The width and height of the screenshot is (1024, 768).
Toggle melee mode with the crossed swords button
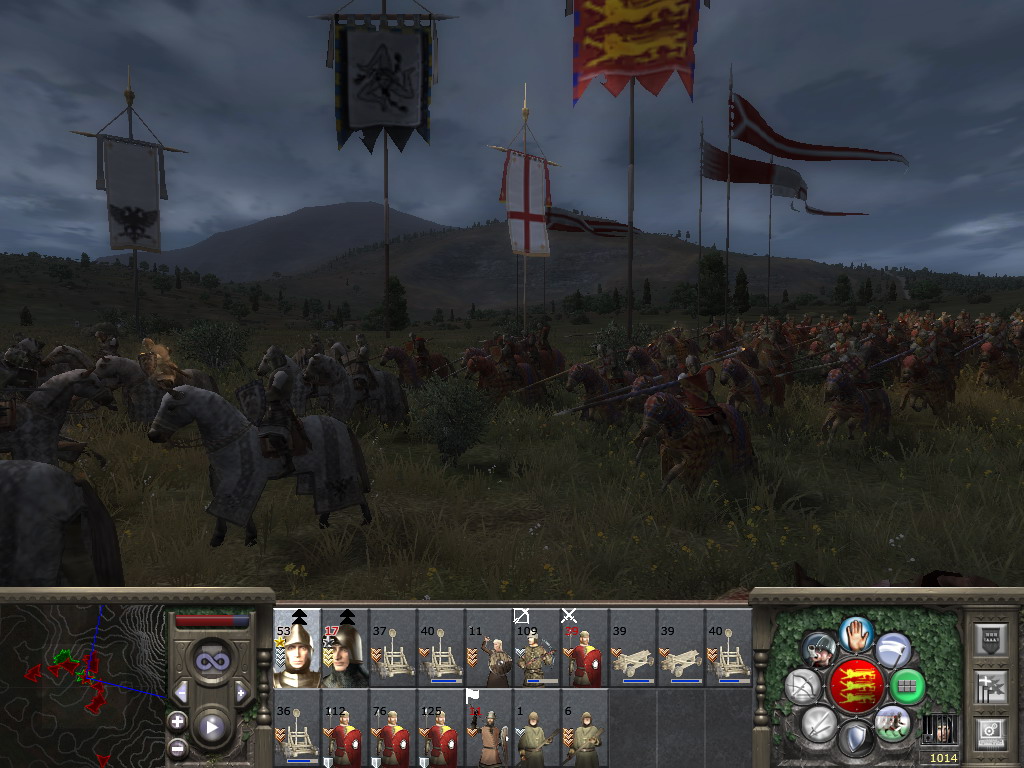coord(818,723)
